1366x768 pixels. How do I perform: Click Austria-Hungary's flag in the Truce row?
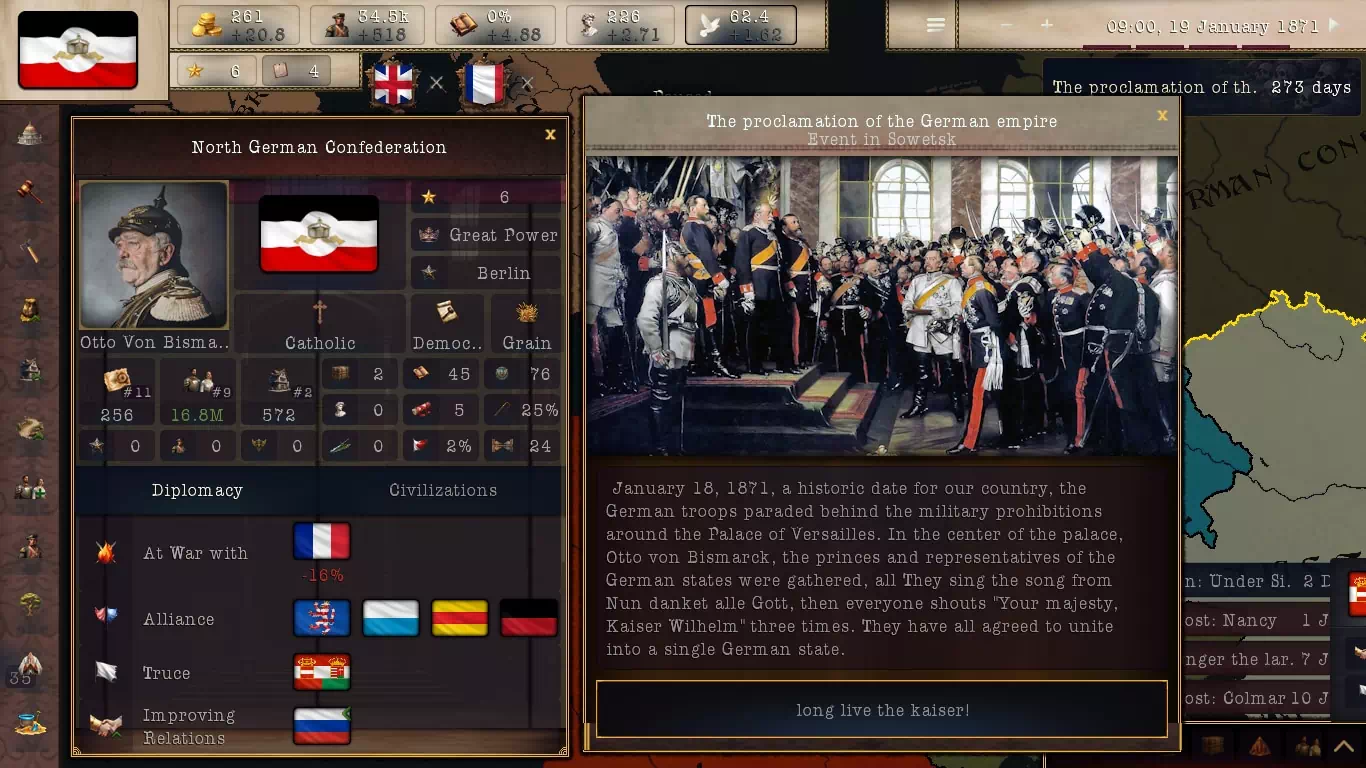click(x=322, y=673)
